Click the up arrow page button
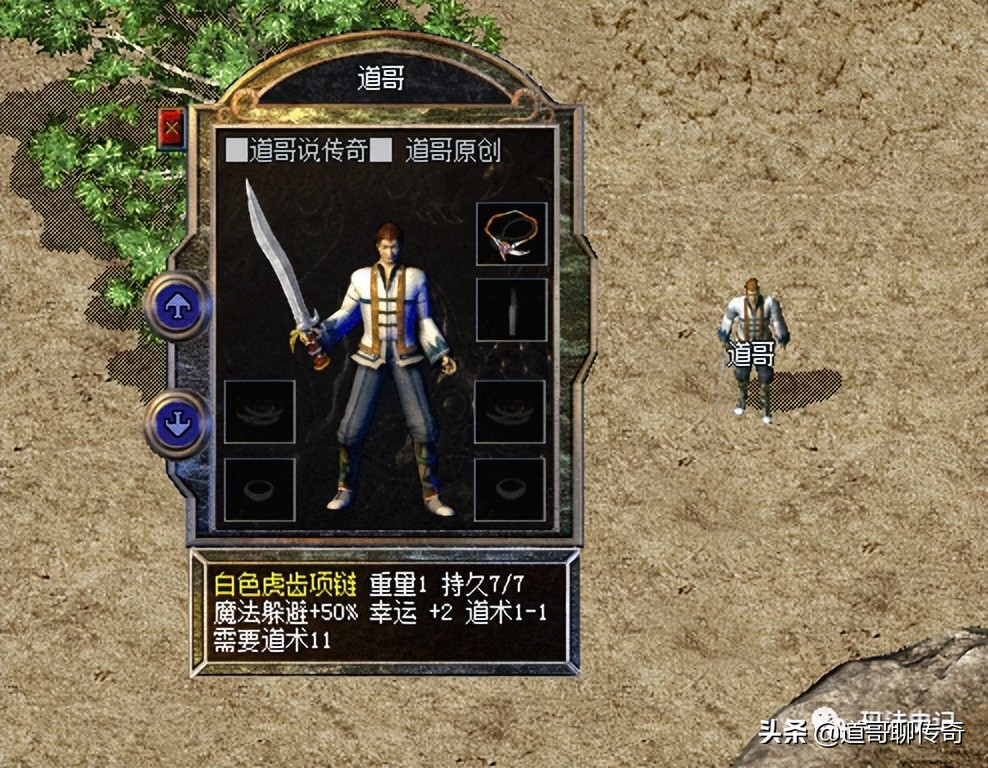988x768 pixels. [178, 307]
